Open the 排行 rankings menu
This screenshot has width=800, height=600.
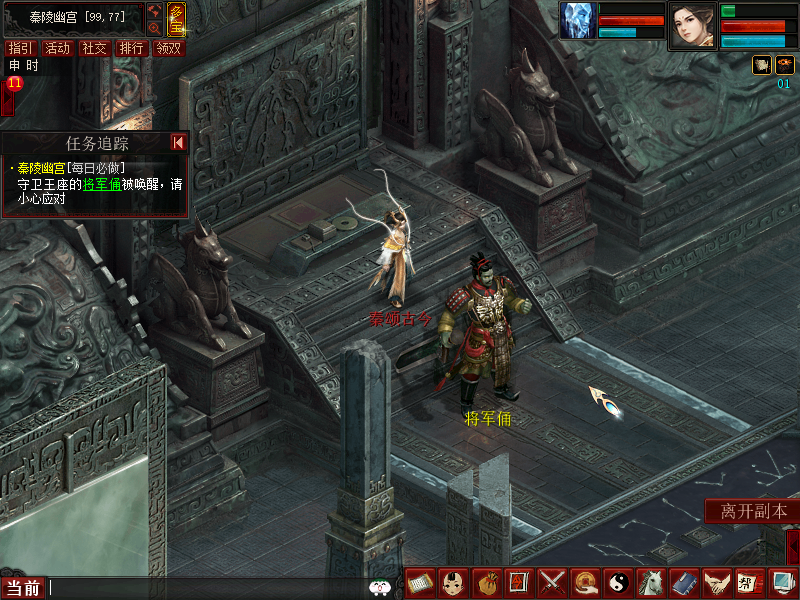(132, 48)
